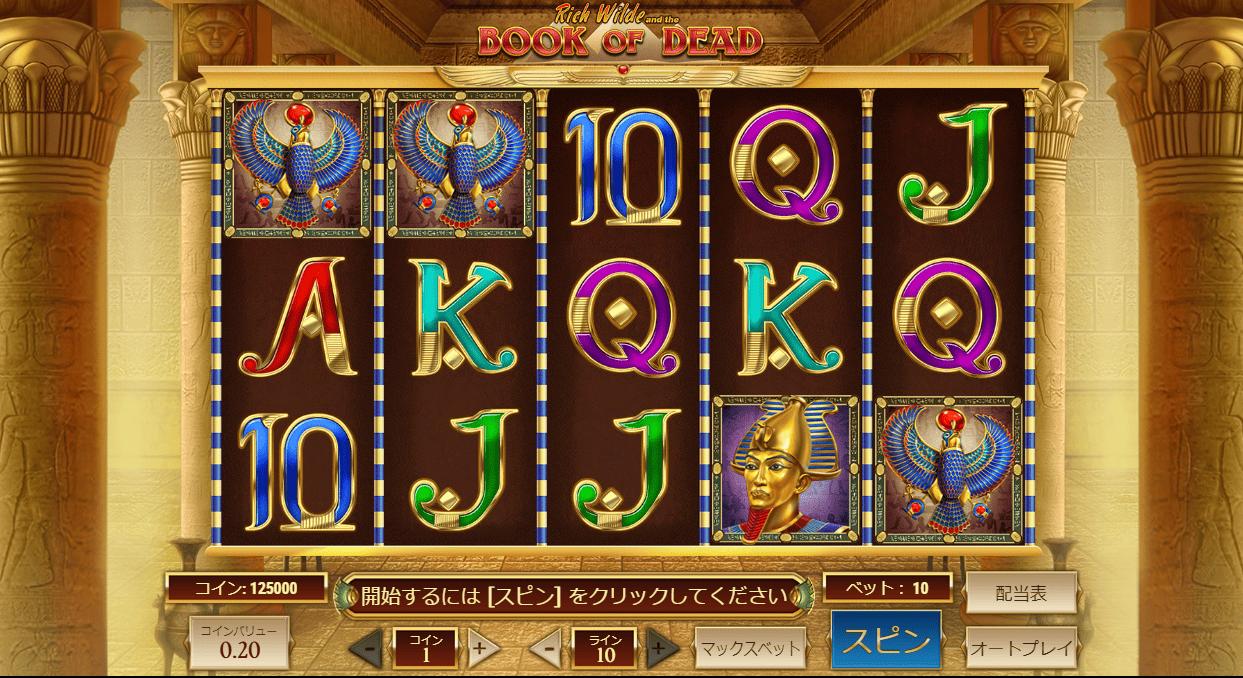1243x678 pixels.
Task: Place the max bet with マックスベット
Action: pyautogui.click(x=749, y=648)
